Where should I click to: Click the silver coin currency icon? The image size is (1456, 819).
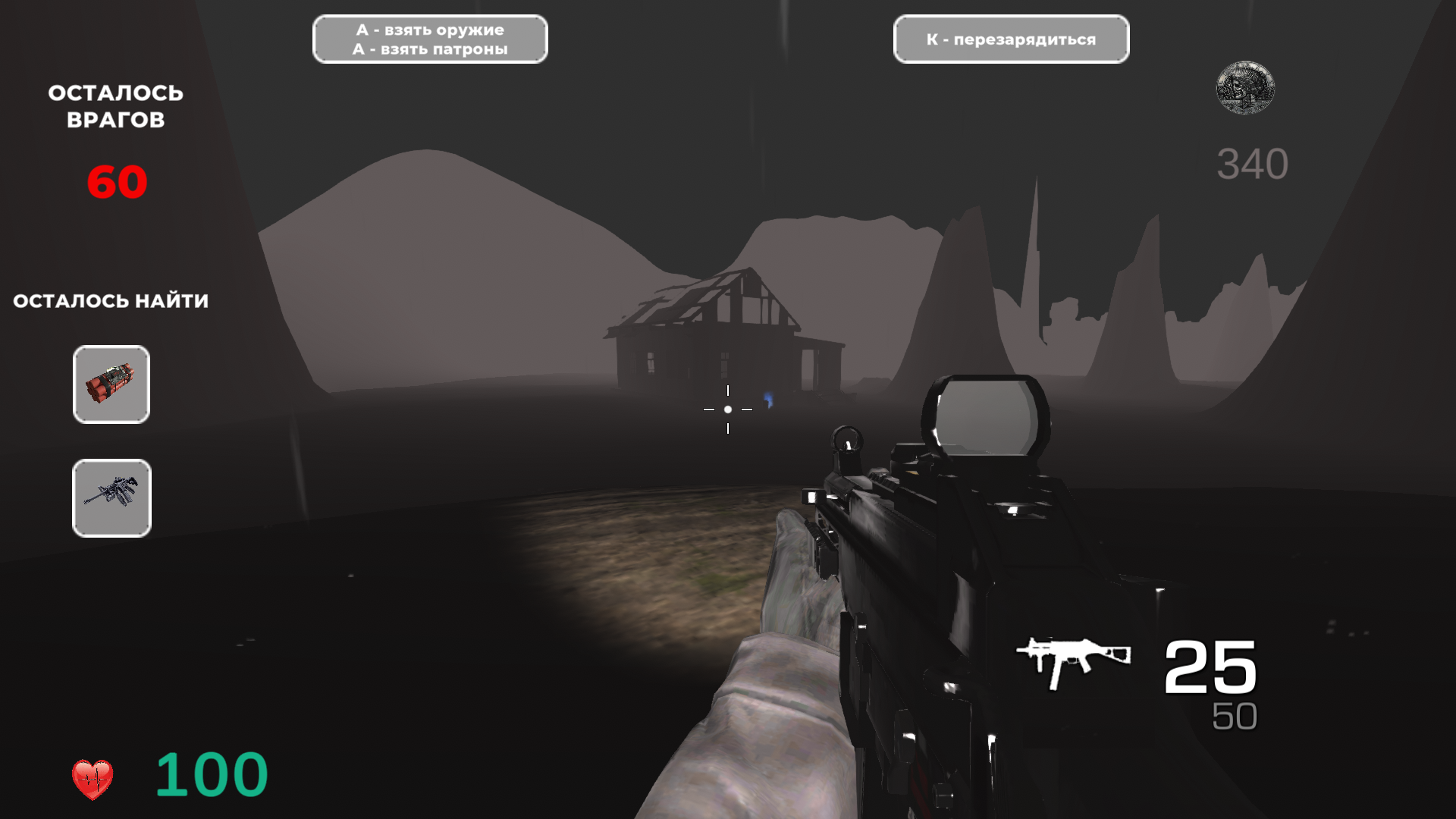1246,89
